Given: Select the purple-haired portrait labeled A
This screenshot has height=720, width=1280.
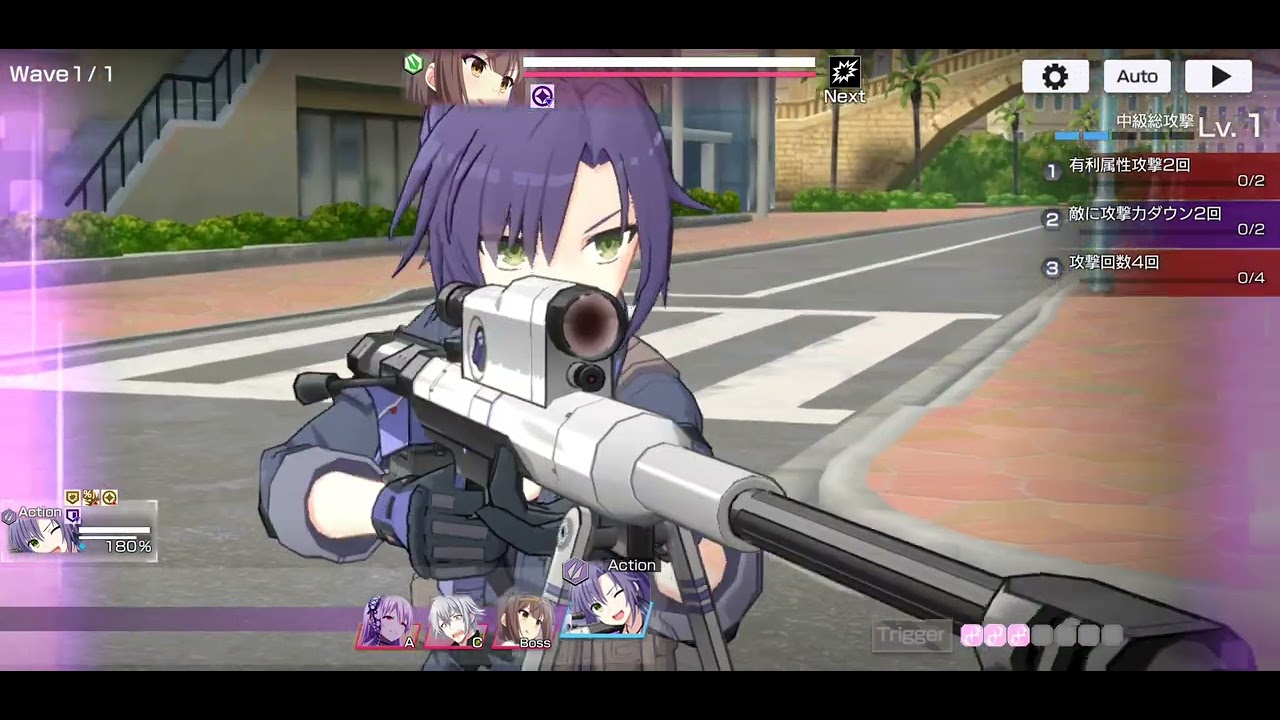Looking at the screenshot, I should coord(388,622).
